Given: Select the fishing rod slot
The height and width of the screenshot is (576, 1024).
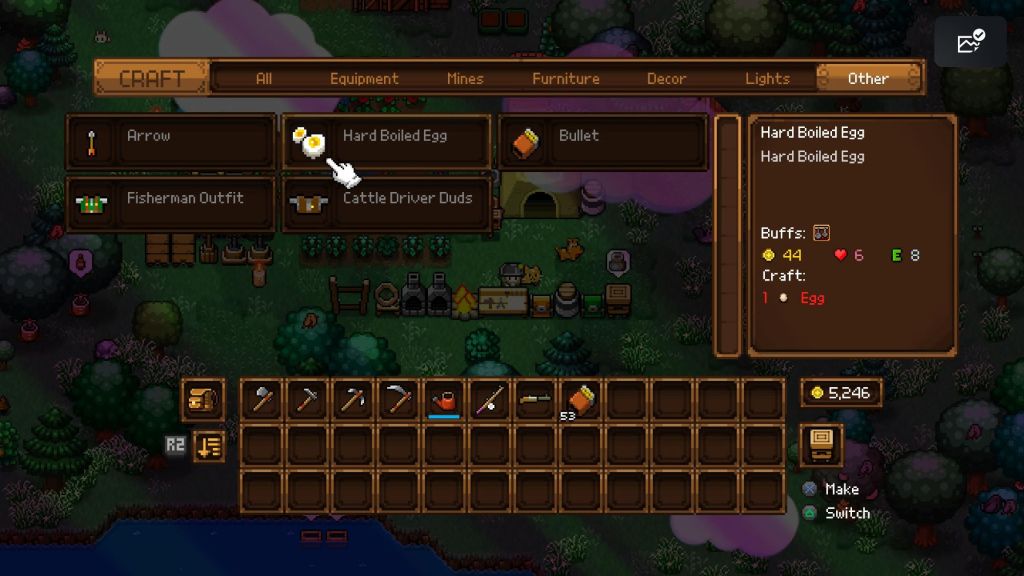Looking at the screenshot, I should click(x=489, y=399).
